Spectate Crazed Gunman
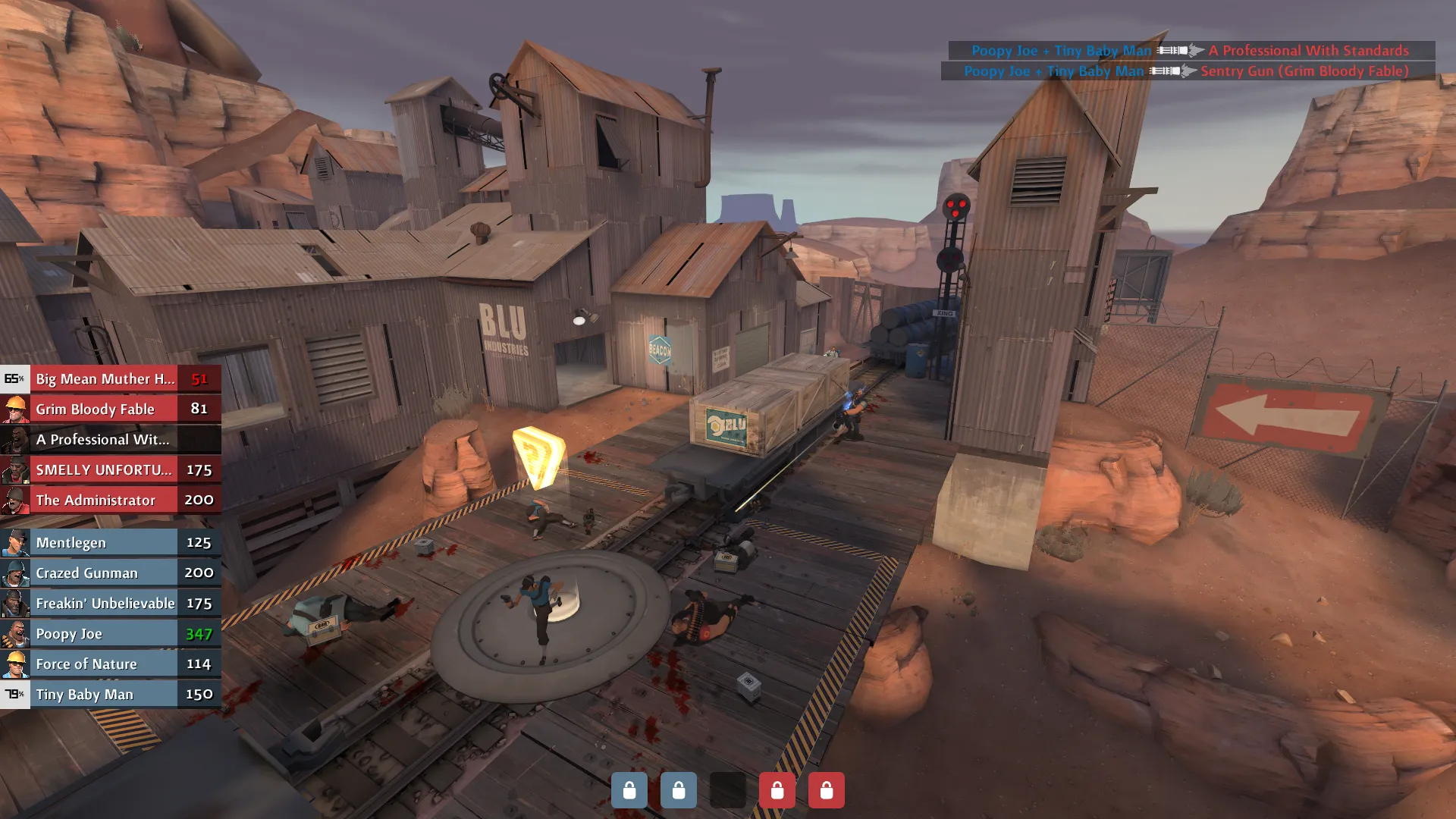Image resolution: width=1456 pixels, height=819 pixels. (x=111, y=573)
